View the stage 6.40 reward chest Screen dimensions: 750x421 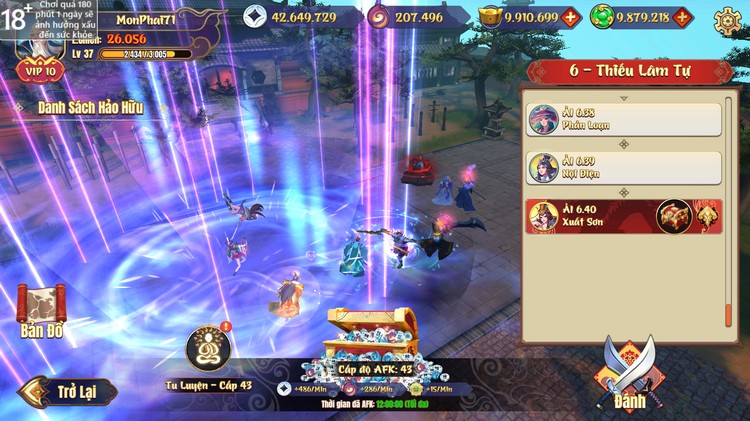[673, 216]
